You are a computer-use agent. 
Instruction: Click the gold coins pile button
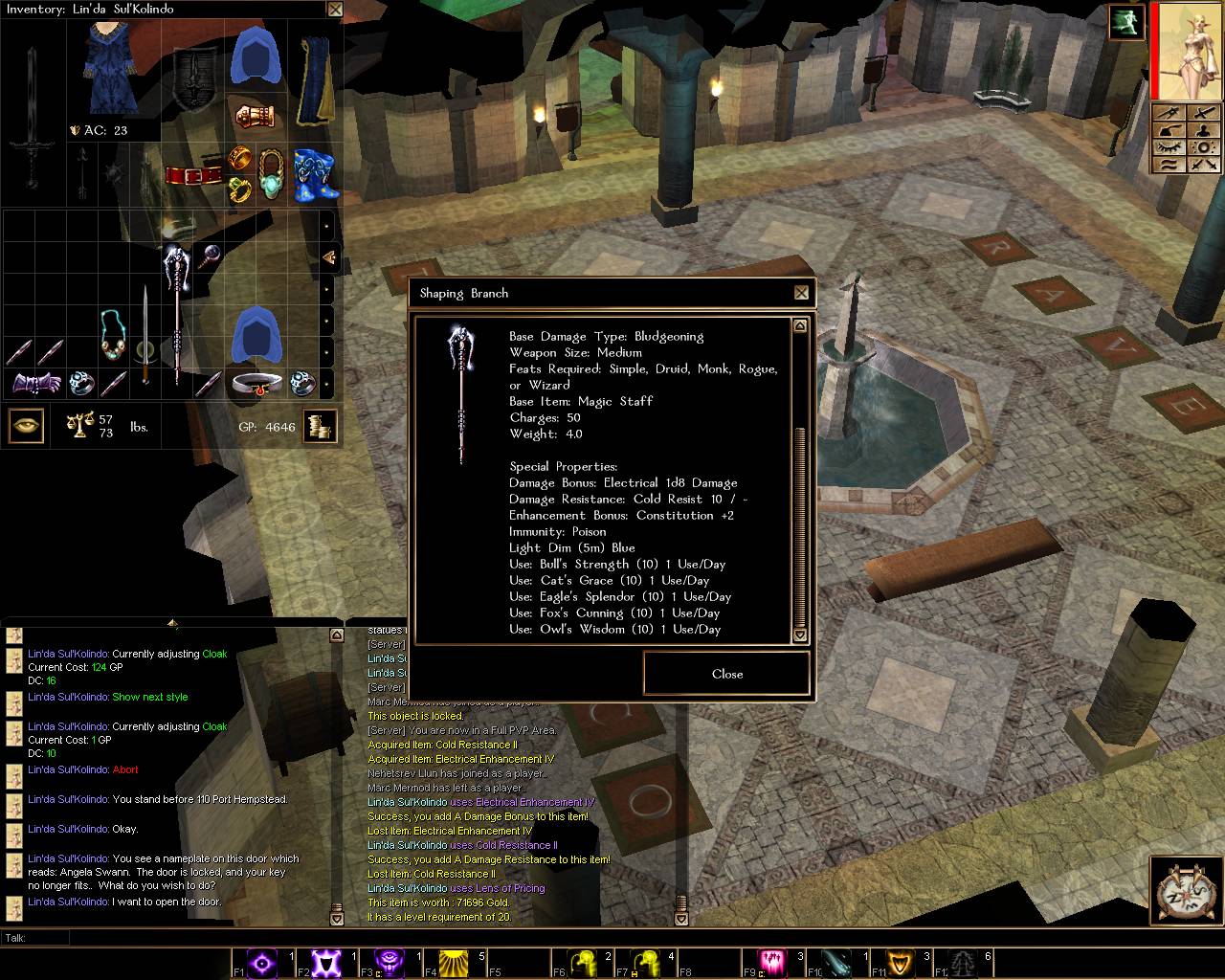321,427
